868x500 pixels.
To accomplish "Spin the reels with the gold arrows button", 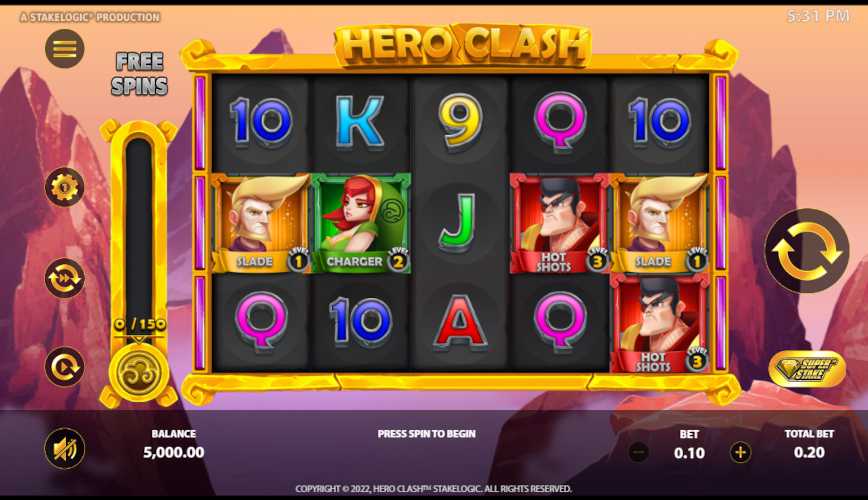I will click(806, 251).
